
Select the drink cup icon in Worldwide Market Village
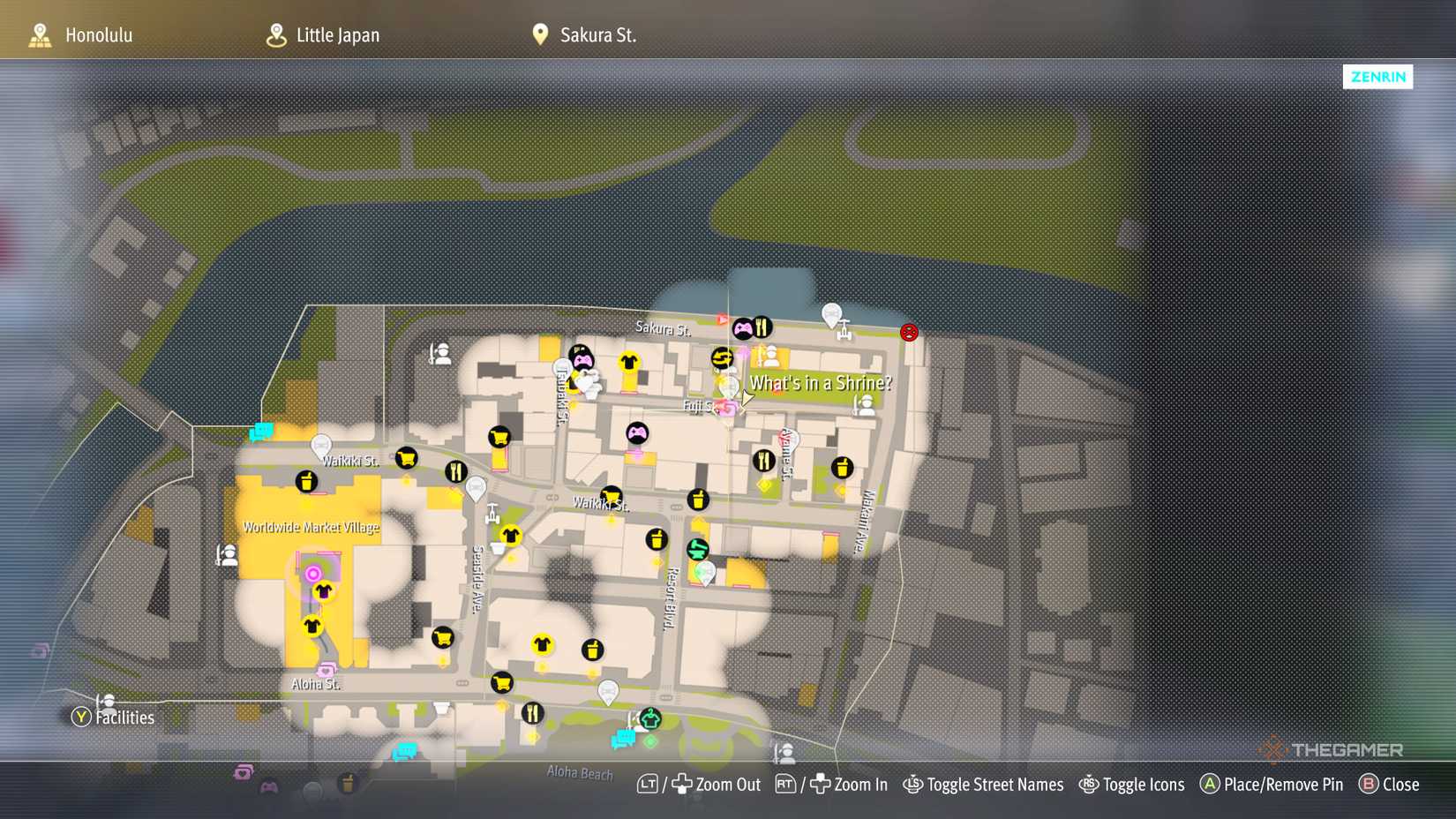click(306, 482)
